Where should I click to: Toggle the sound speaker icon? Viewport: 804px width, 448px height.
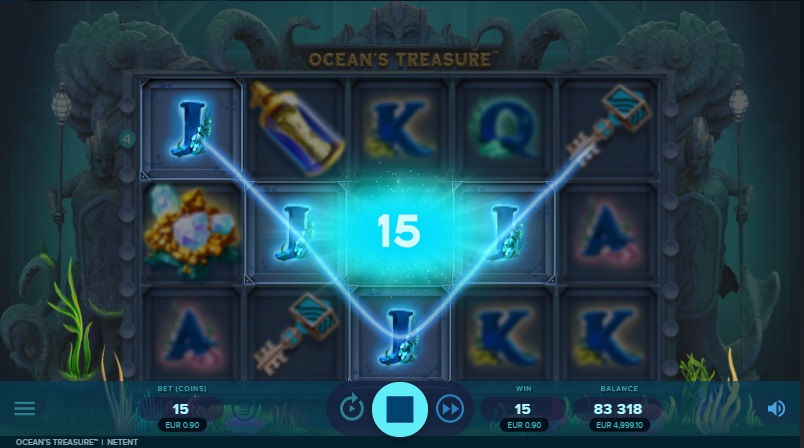click(x=776, y=408)
